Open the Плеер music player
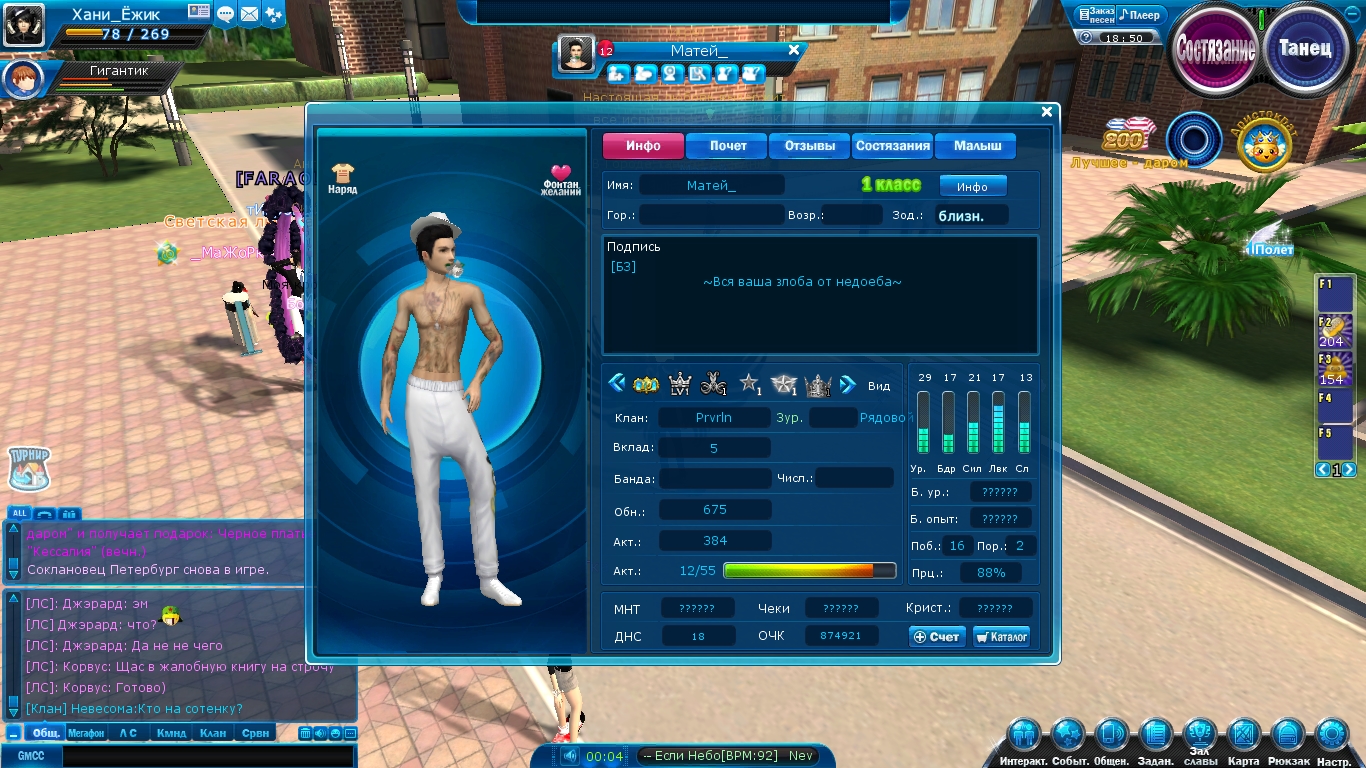Viewport: 1366px width, 768px height. 1139,15
